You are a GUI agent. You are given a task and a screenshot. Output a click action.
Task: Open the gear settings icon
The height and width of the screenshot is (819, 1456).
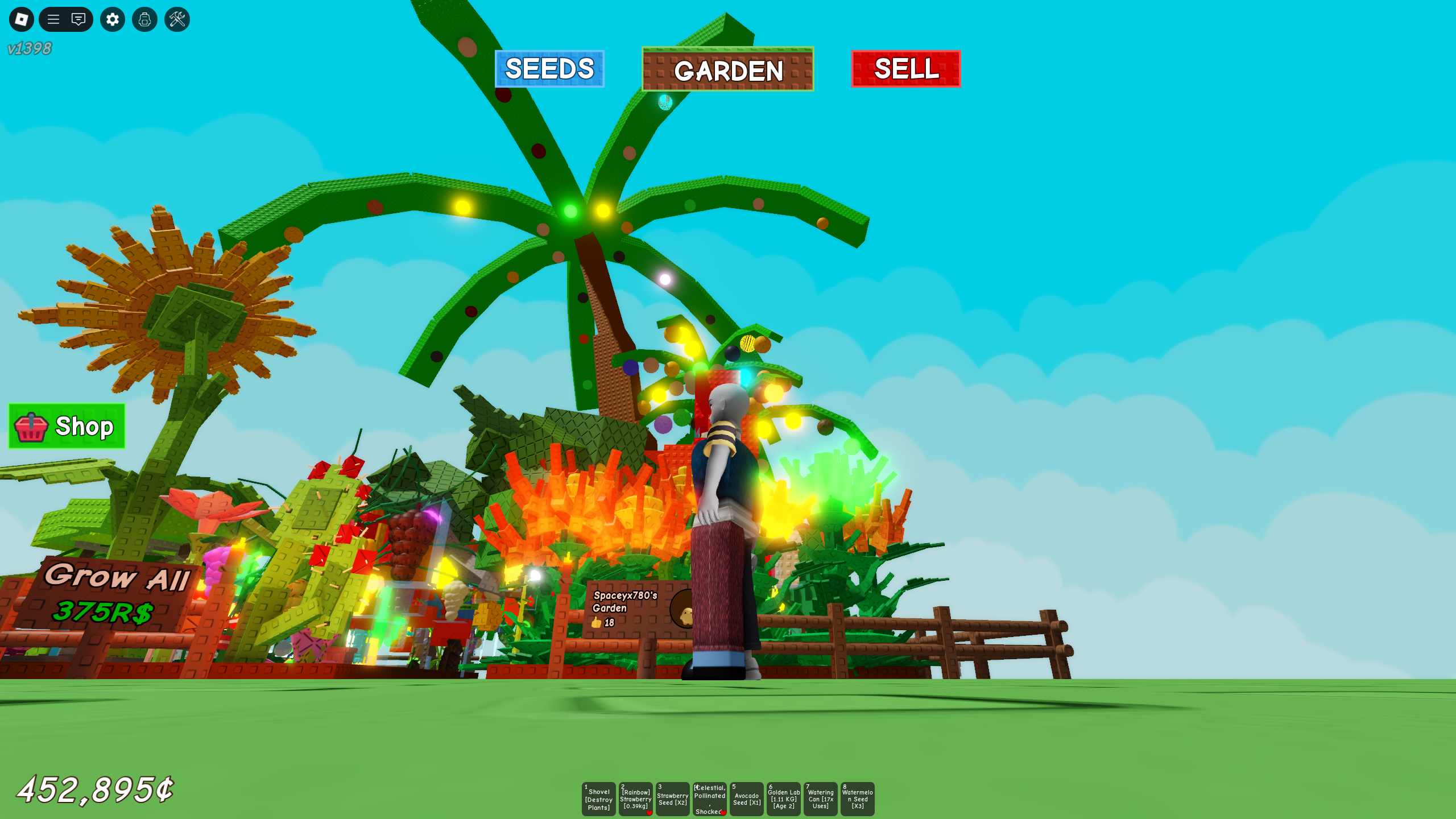(x=113, y=19)
